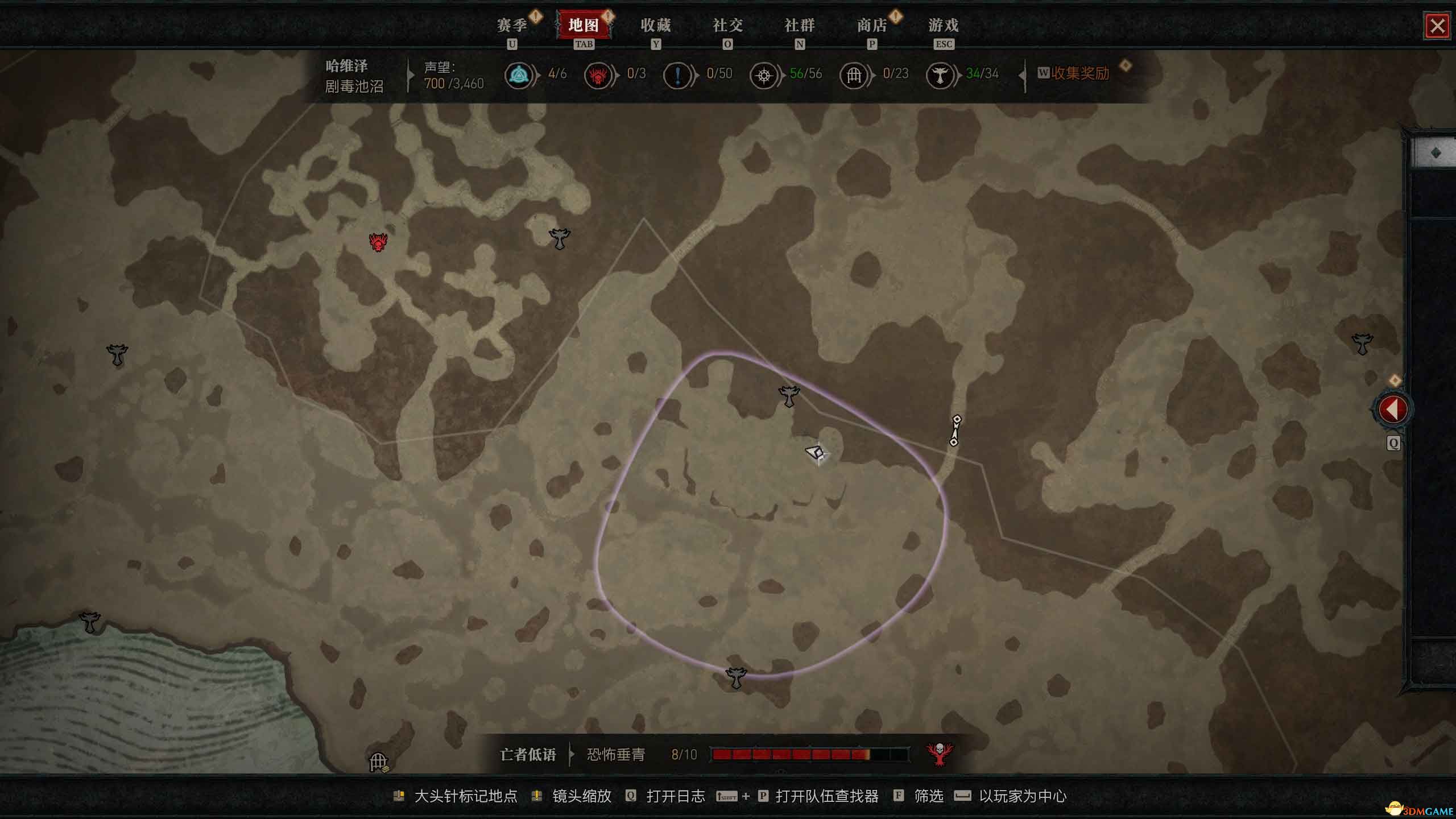Click the renown altar icon showing 4/6
Image resolution: width=1456 pixels, height=819 pixels.
(519, 75)
